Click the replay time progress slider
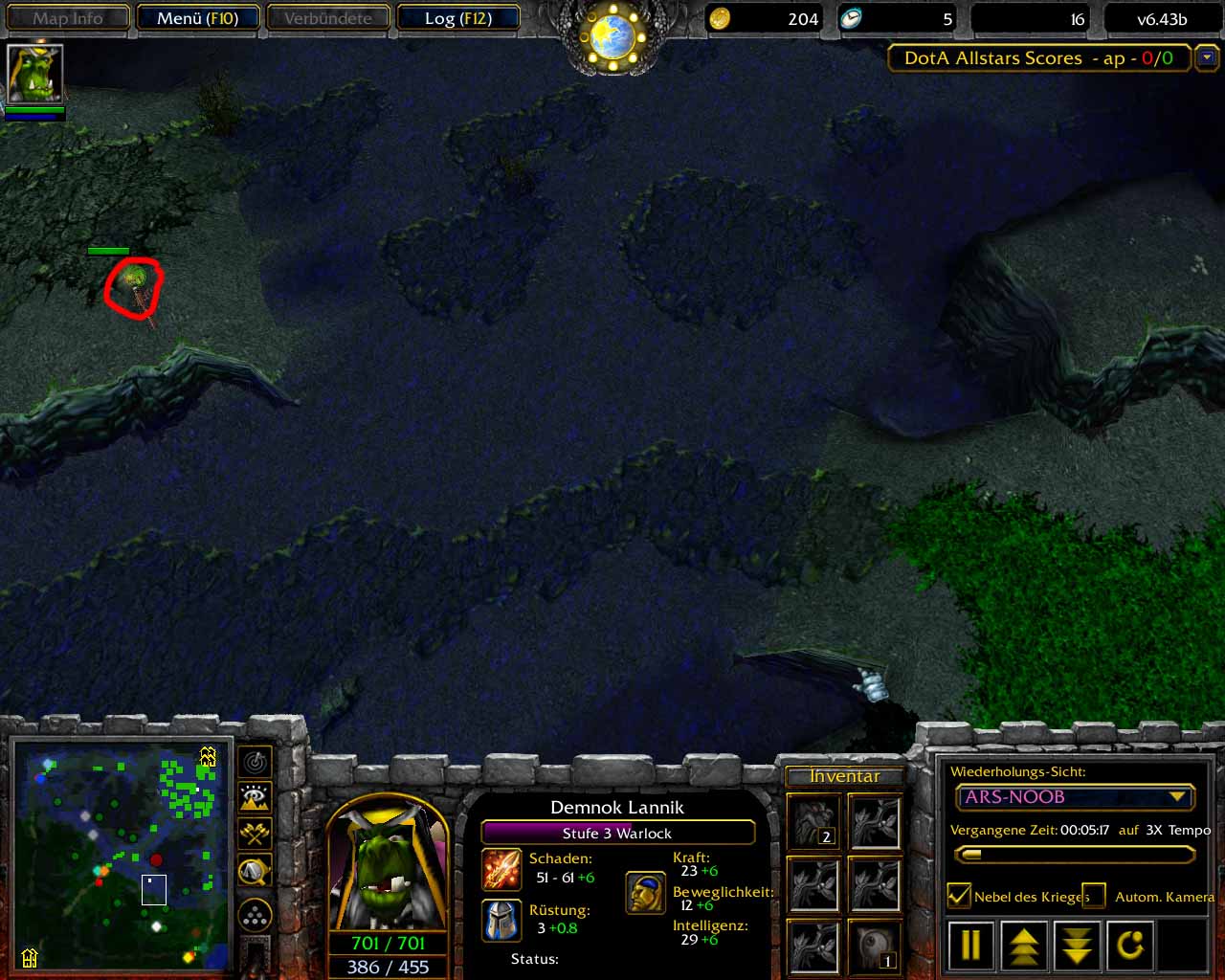Image resolution: width=1225 pixels, height=980 pixels. tap(1074, 855)
